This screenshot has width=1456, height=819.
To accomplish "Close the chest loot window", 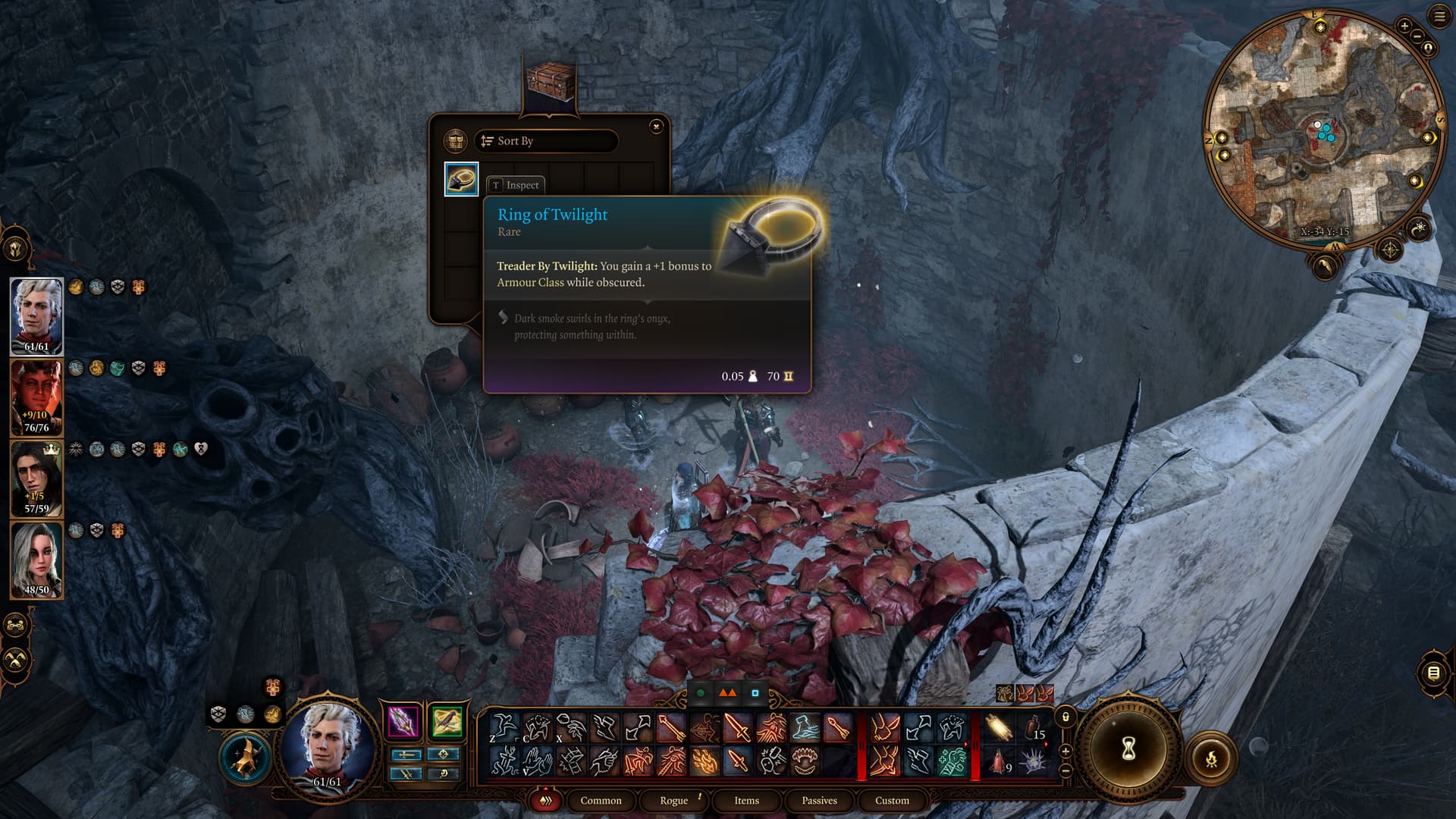I will tap(656, 127).
